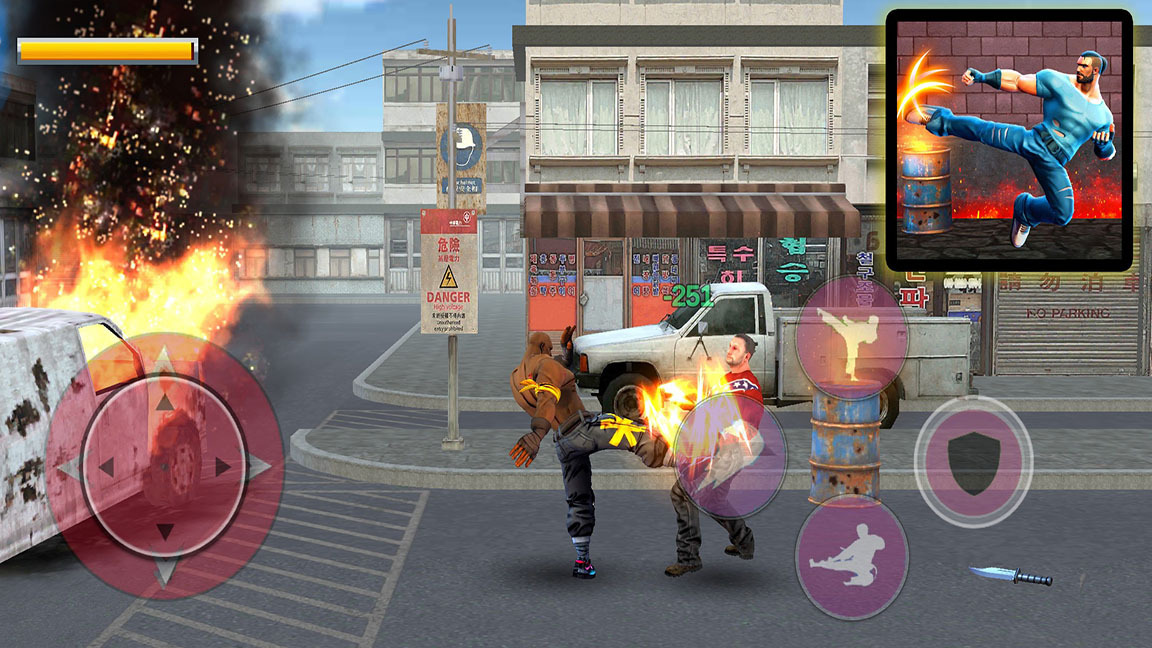Tap the flying kick attack button

pyautogui.click(x=851, y=554)
